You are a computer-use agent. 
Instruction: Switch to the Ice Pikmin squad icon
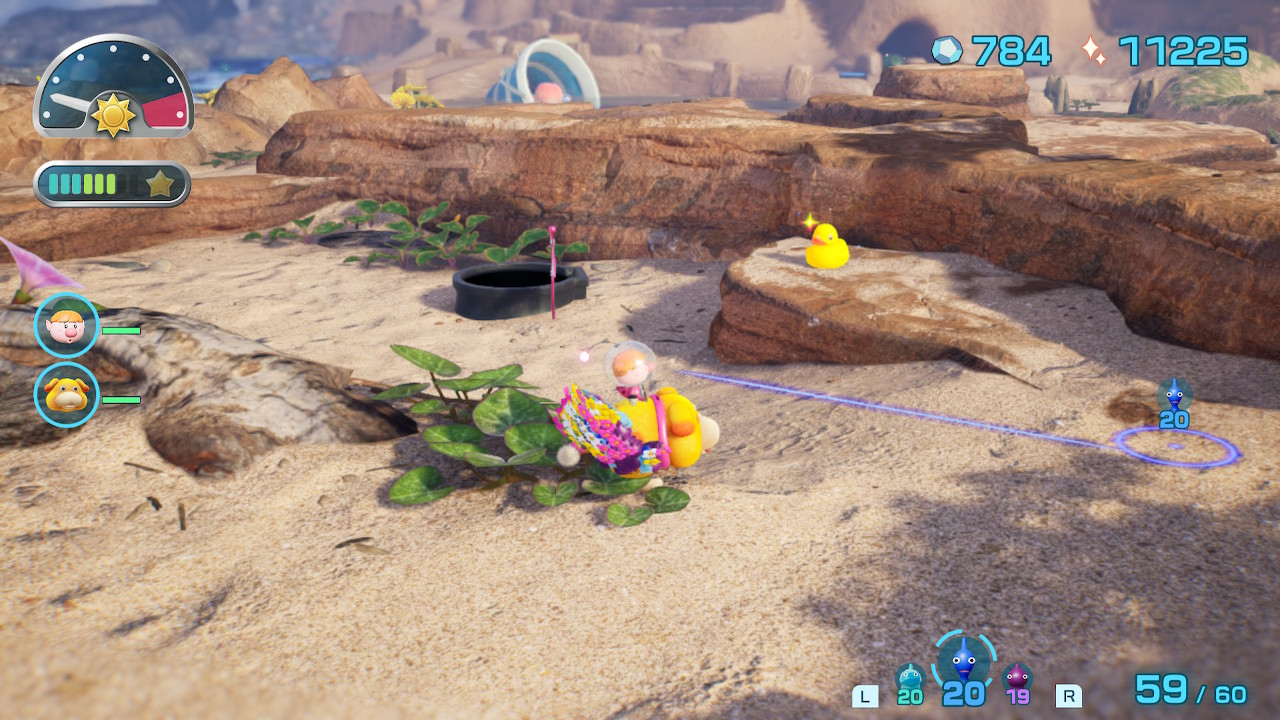pos(910,679)
